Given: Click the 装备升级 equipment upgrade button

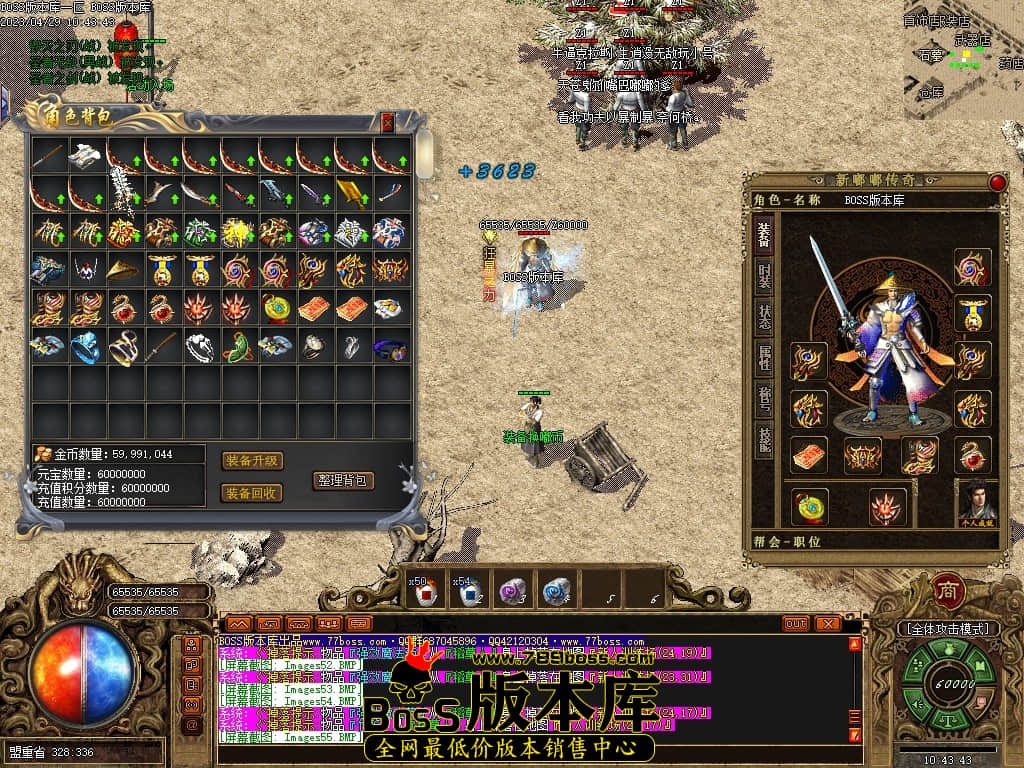Looking at the screenshot, I should [x=252, y=461].
